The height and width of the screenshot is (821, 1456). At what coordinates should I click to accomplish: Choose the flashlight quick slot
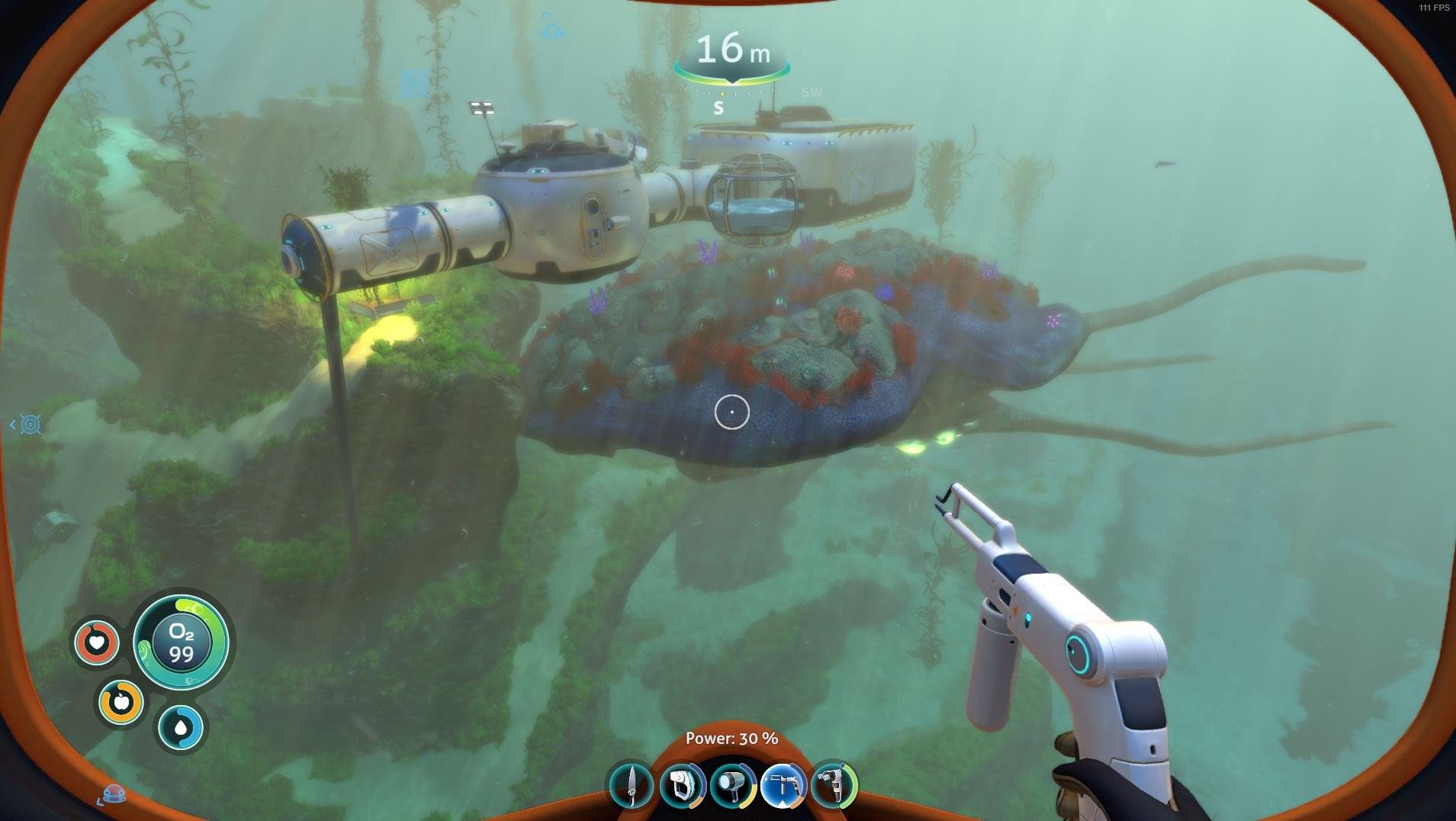click(x=732, y=785)
